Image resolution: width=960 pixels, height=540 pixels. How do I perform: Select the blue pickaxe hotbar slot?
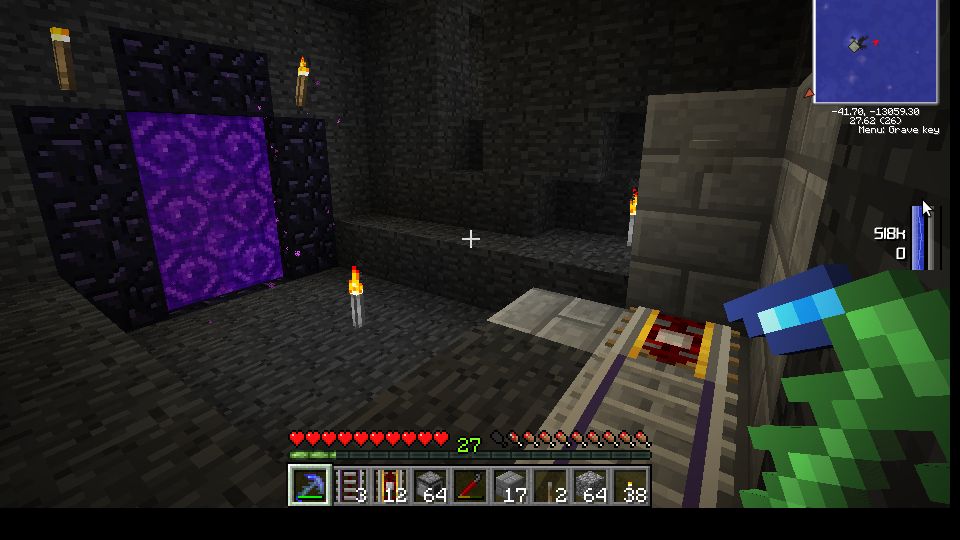point(309,486)
